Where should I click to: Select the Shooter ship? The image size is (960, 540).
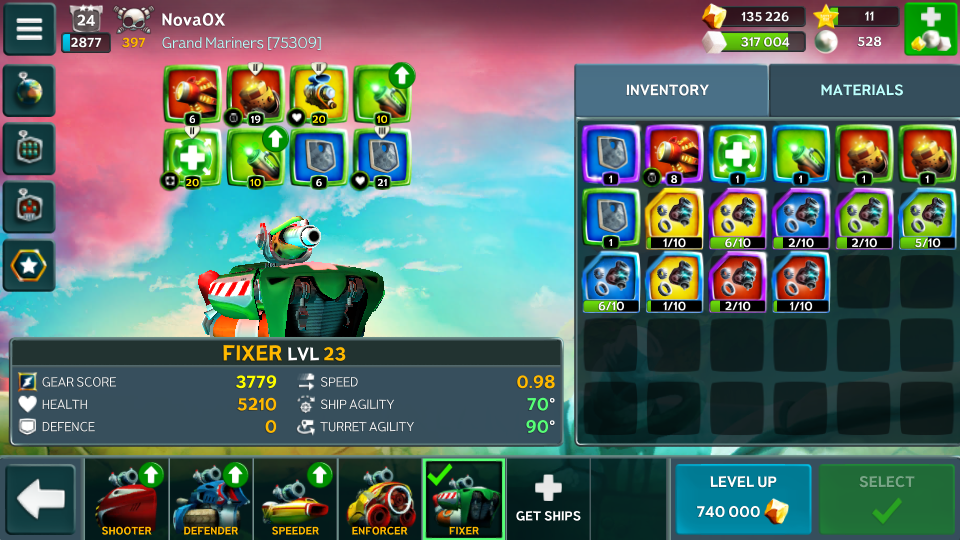tap(127, 498)
